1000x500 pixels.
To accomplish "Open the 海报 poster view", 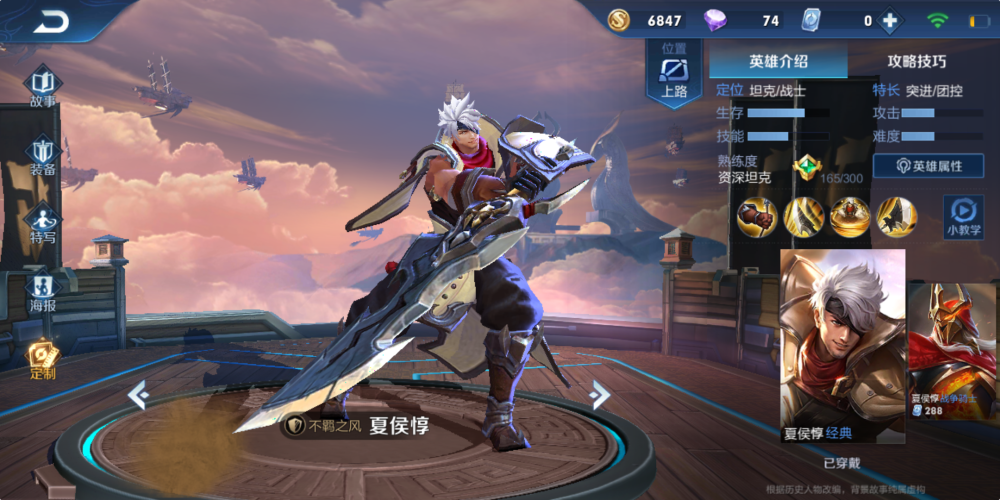I will point(43,291).
